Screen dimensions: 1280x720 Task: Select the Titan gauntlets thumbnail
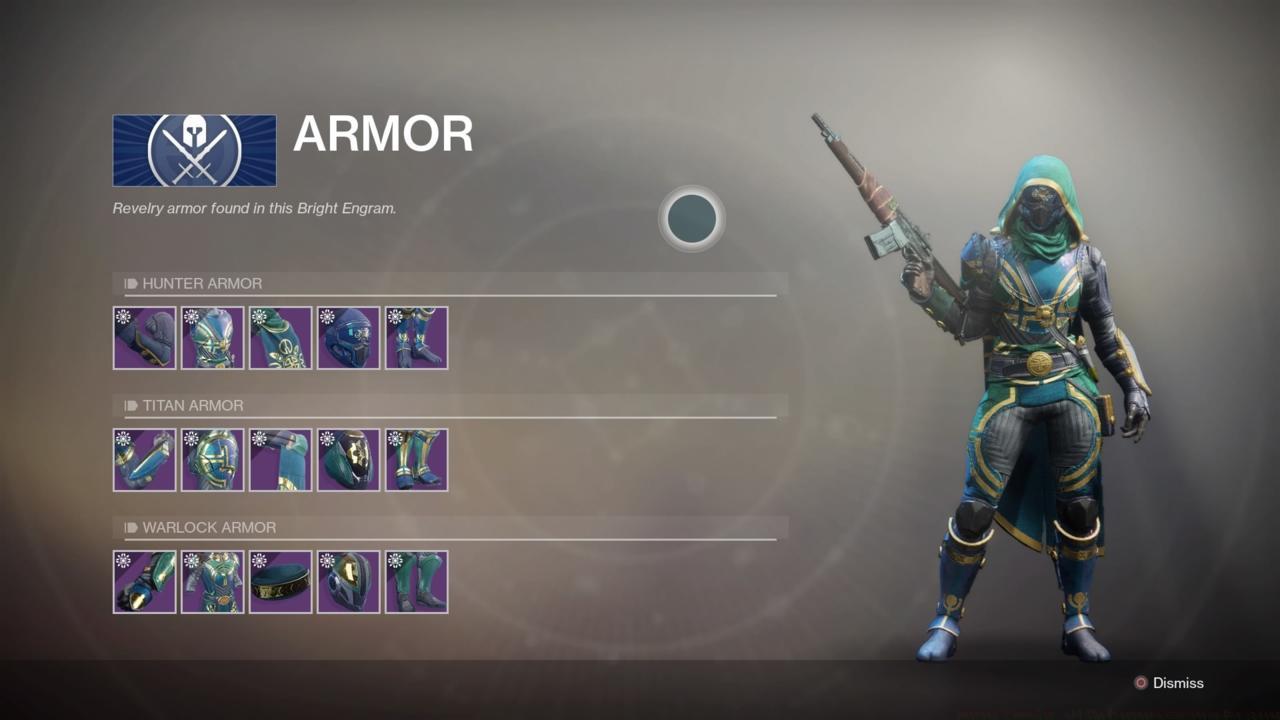pyautogui.click(x=144, y=460)
